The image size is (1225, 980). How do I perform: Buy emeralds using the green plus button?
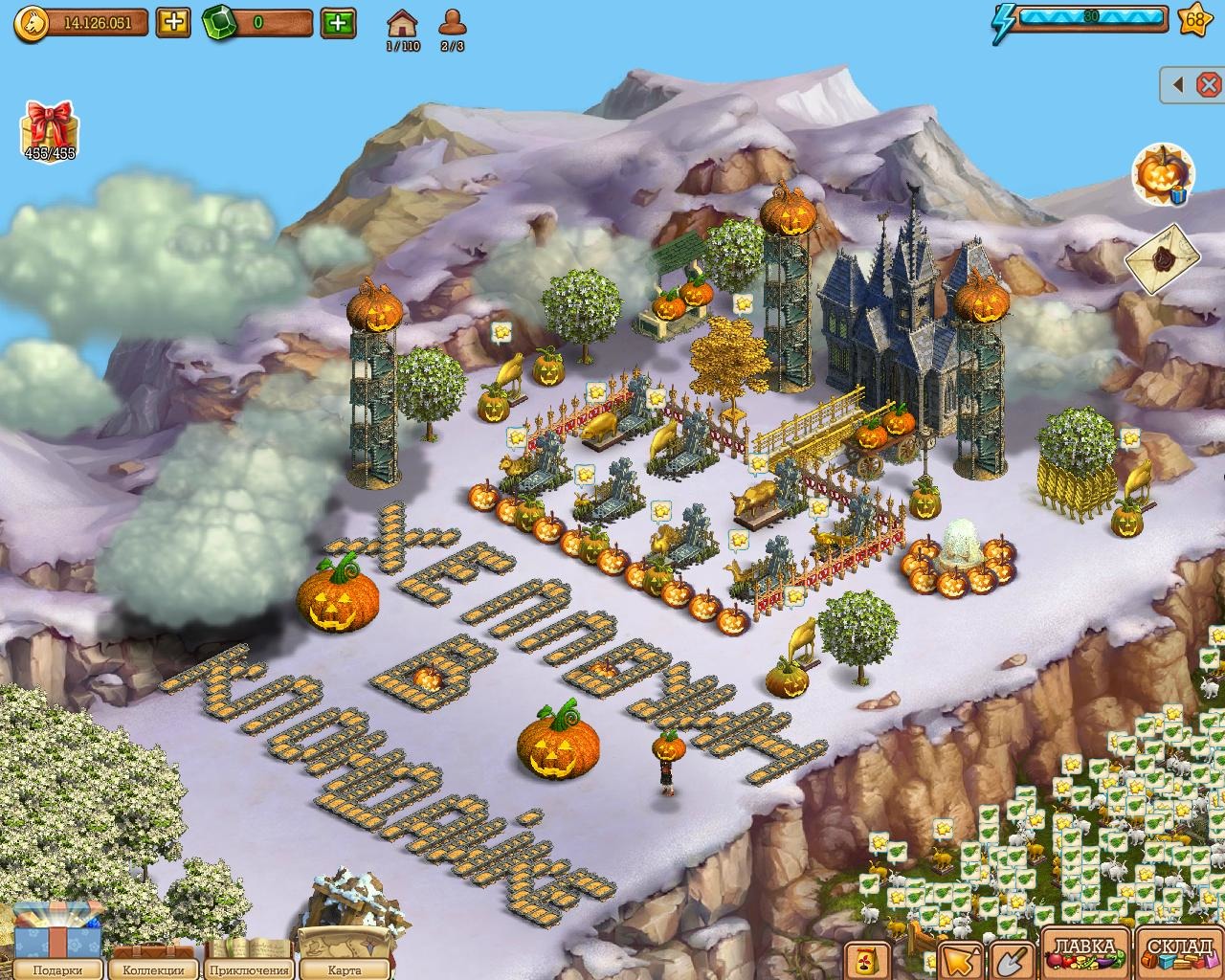(338, 22)
